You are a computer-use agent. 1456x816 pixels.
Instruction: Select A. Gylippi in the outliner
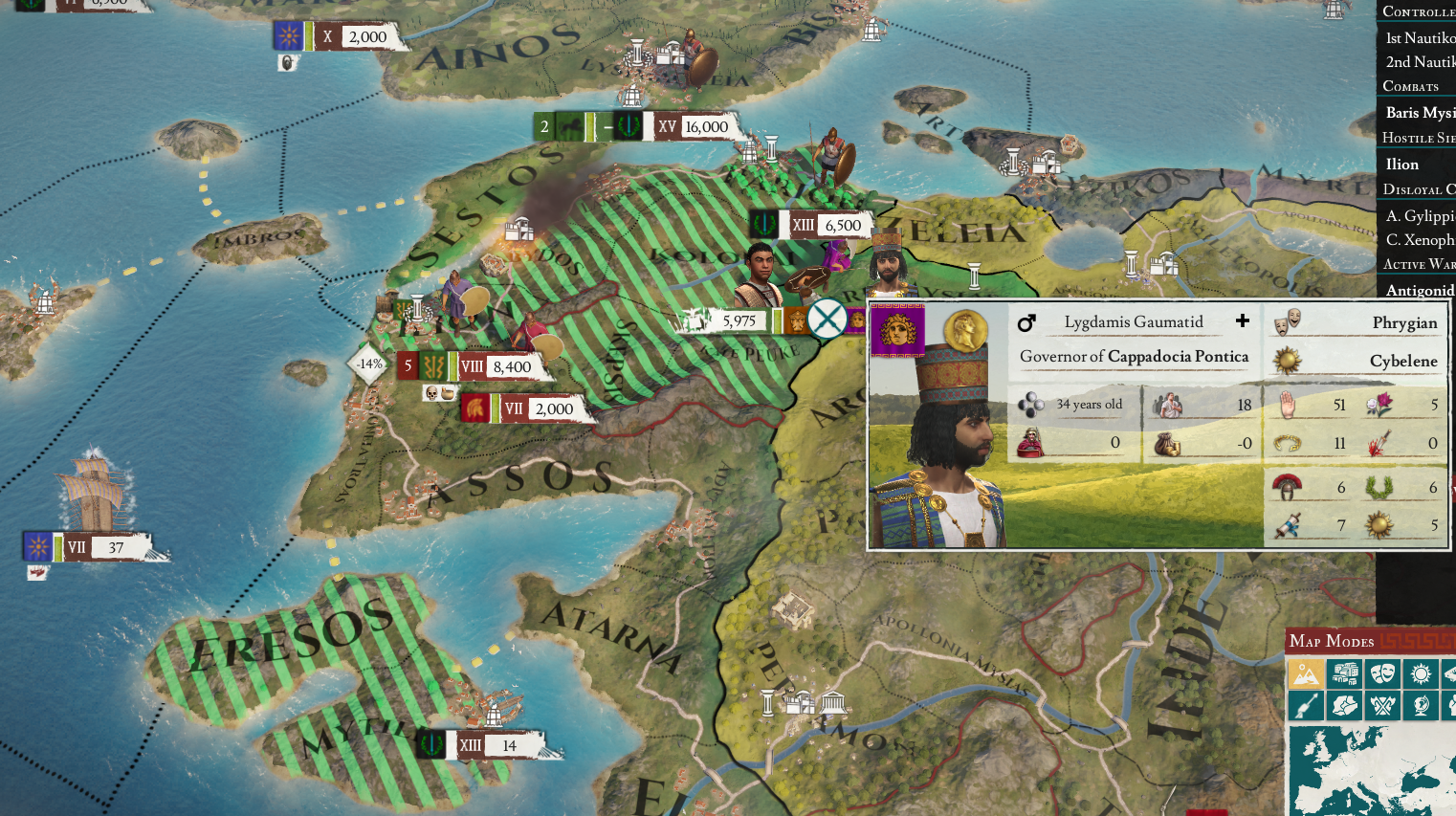pos(1417,214)
